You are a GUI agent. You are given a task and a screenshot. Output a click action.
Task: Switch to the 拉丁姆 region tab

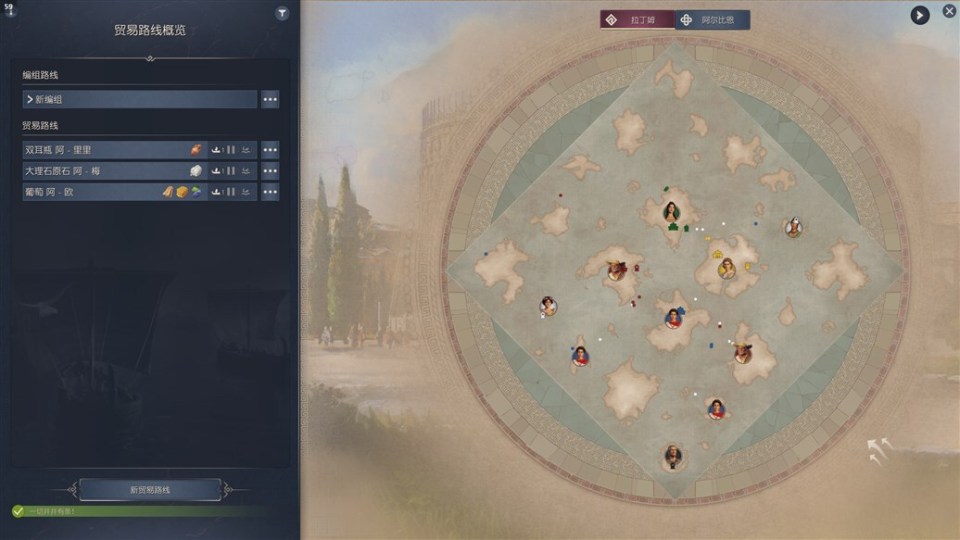pyautogui.click(x=638, y=20)
